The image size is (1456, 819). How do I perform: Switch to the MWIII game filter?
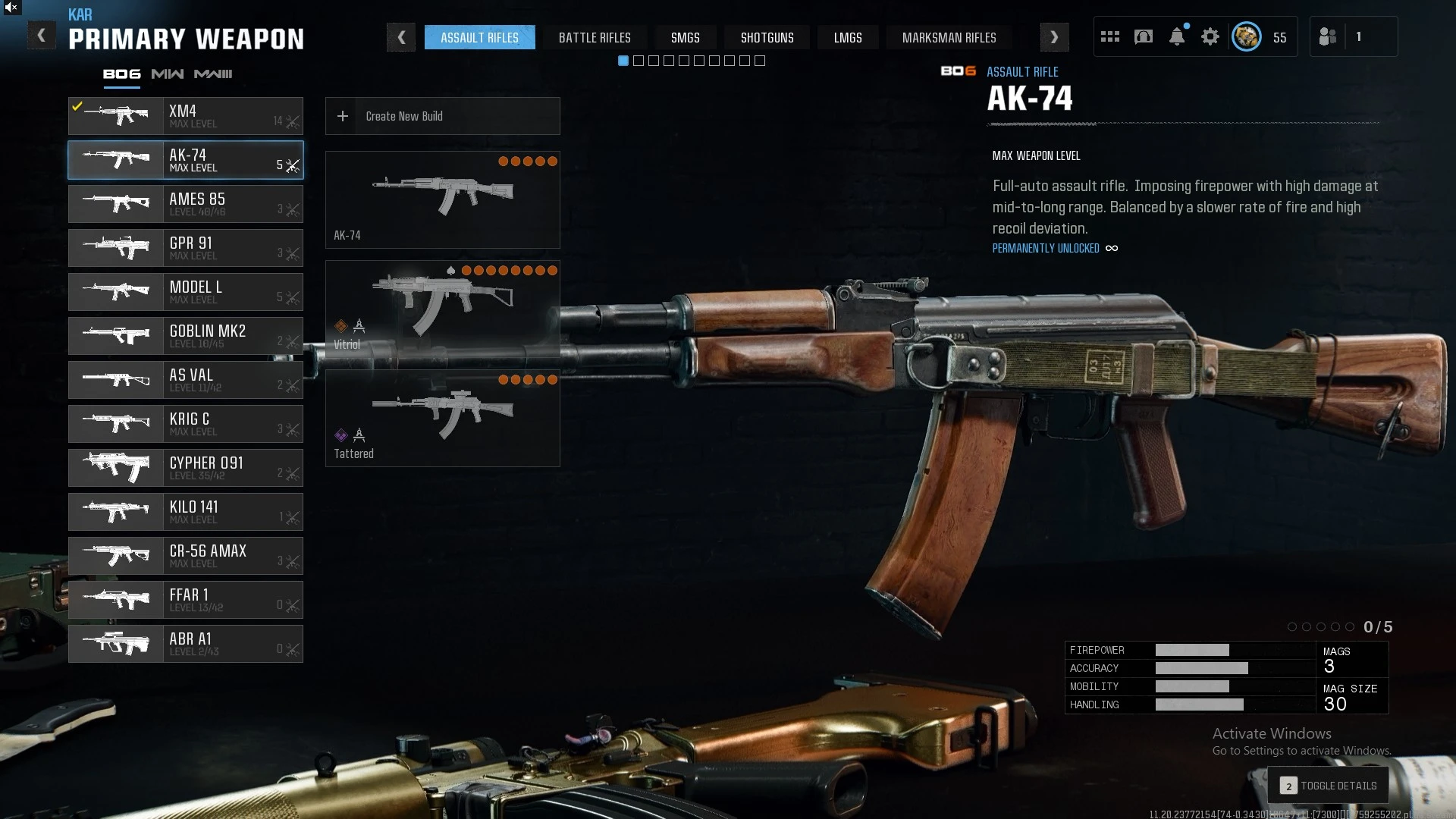click(x=213, y=74)
